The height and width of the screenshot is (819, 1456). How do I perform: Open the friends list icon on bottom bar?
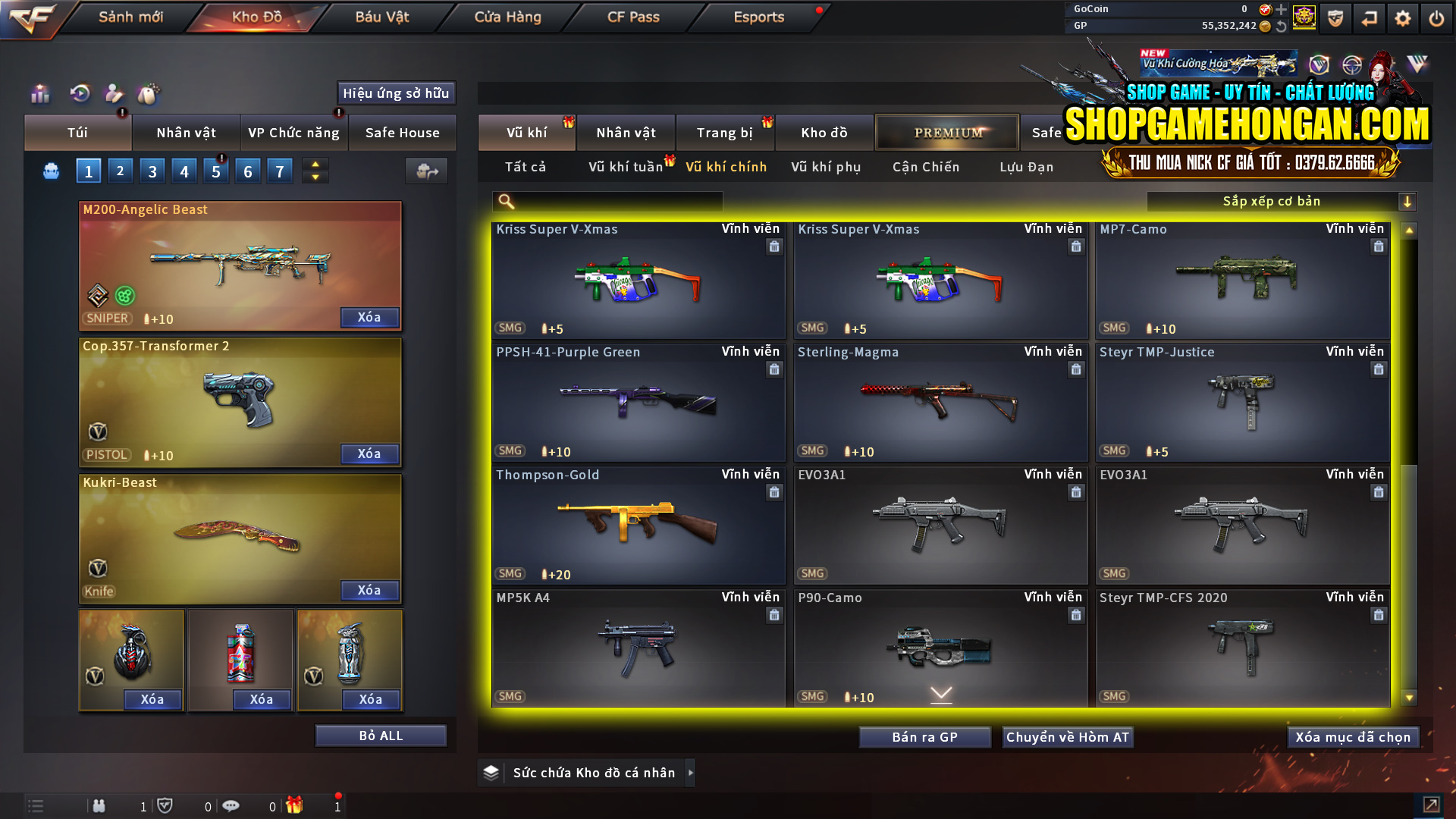pos(99,806)
